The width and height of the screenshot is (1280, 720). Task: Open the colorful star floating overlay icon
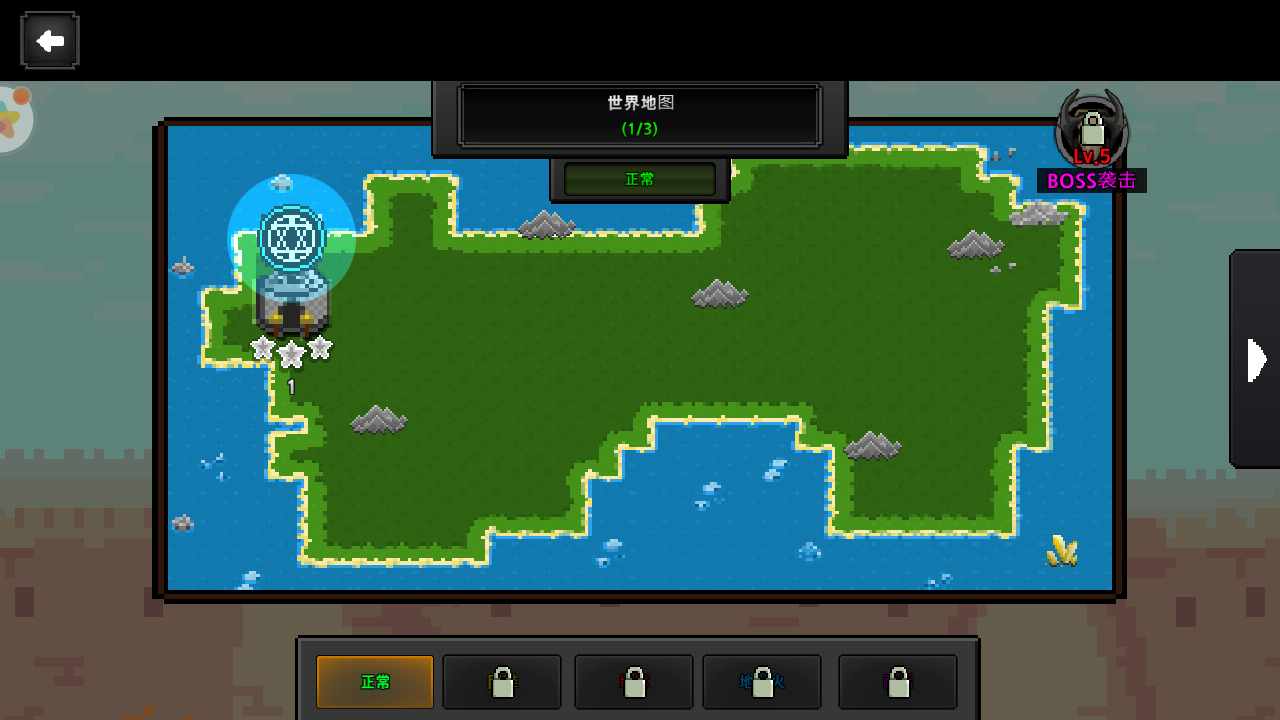click(x=12, y=120)
